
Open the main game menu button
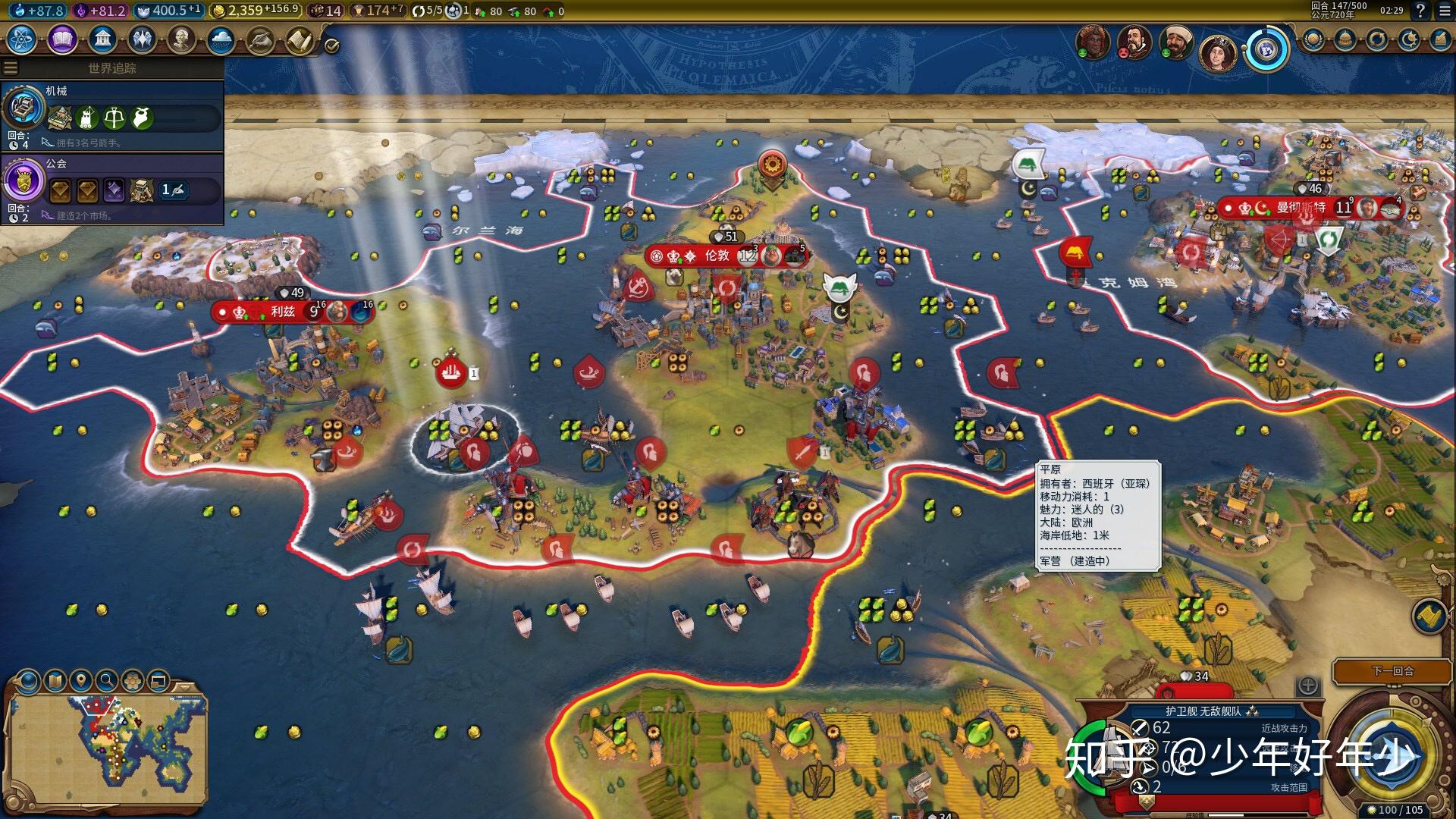pos(1443,11)
